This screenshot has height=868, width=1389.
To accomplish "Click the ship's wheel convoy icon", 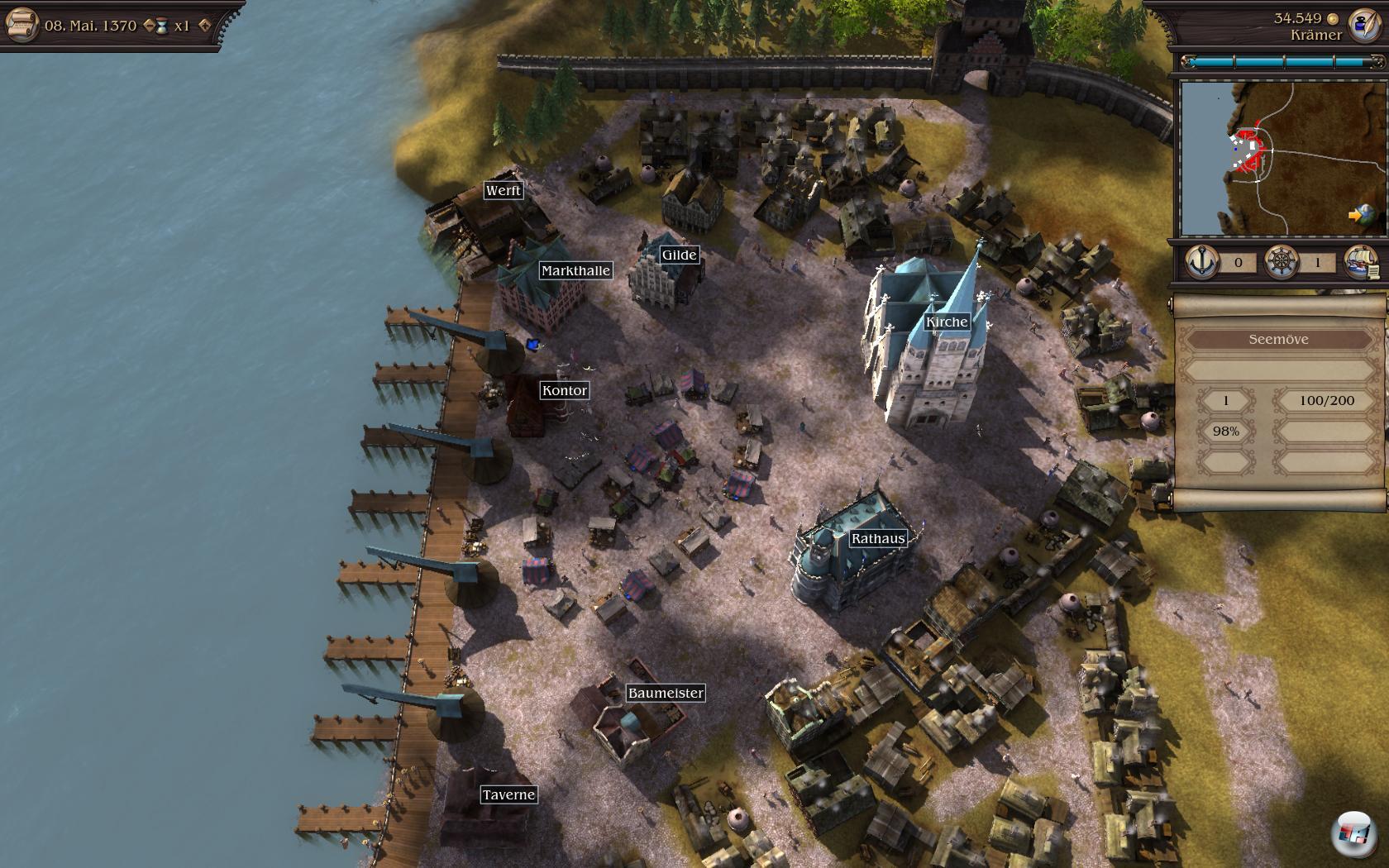I will click(1280, 262).
